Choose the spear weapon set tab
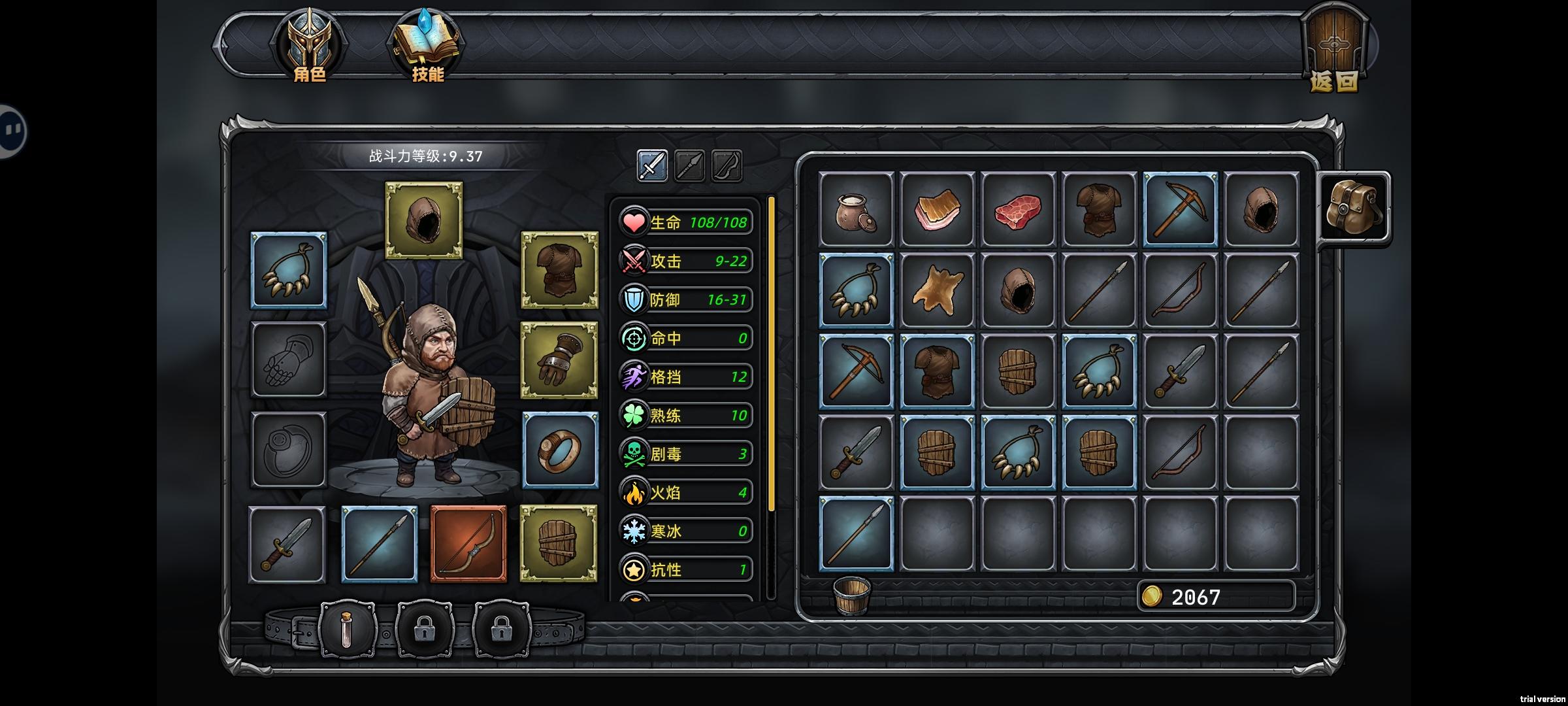The width and height of the screenshot is (1568, 706). (x=689, y=165)
